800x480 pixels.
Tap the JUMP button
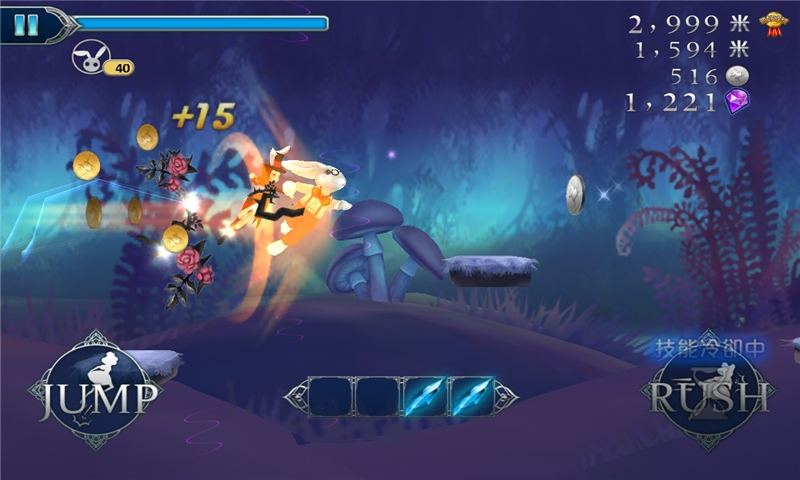(97, 394)
